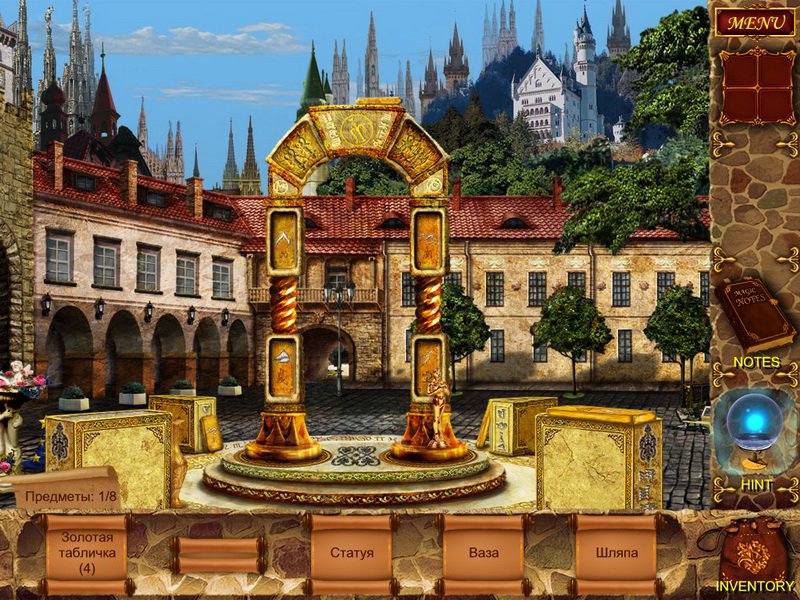800x600 pixels.
Task: Open the Menu button
Action: 754,20
